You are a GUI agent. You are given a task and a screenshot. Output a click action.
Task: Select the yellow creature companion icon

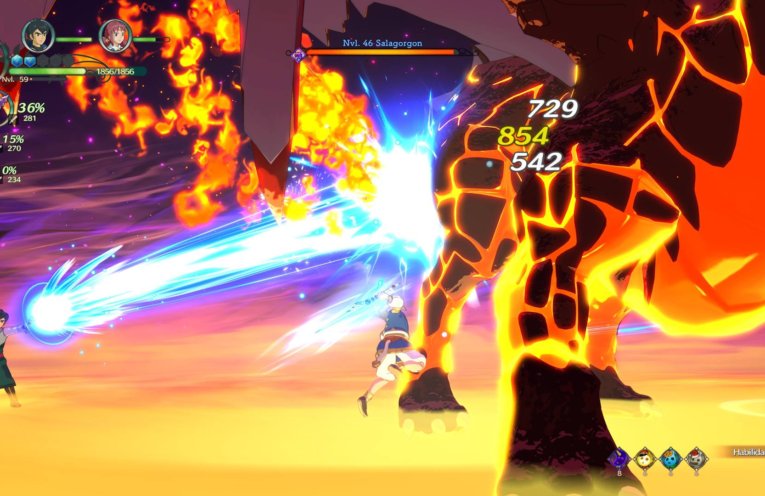[x=645, y=459]
